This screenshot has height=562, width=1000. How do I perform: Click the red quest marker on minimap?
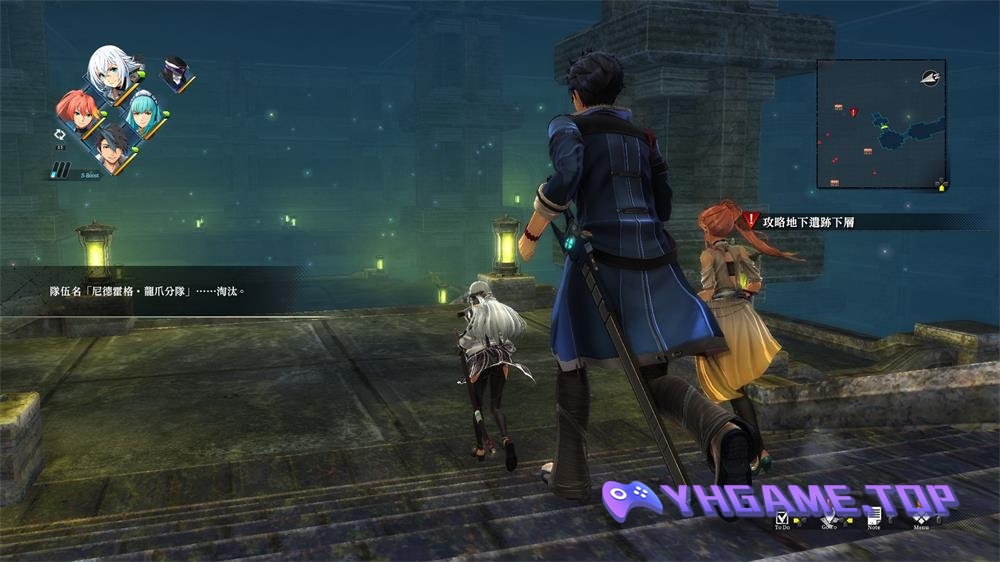tap(853, 112)
